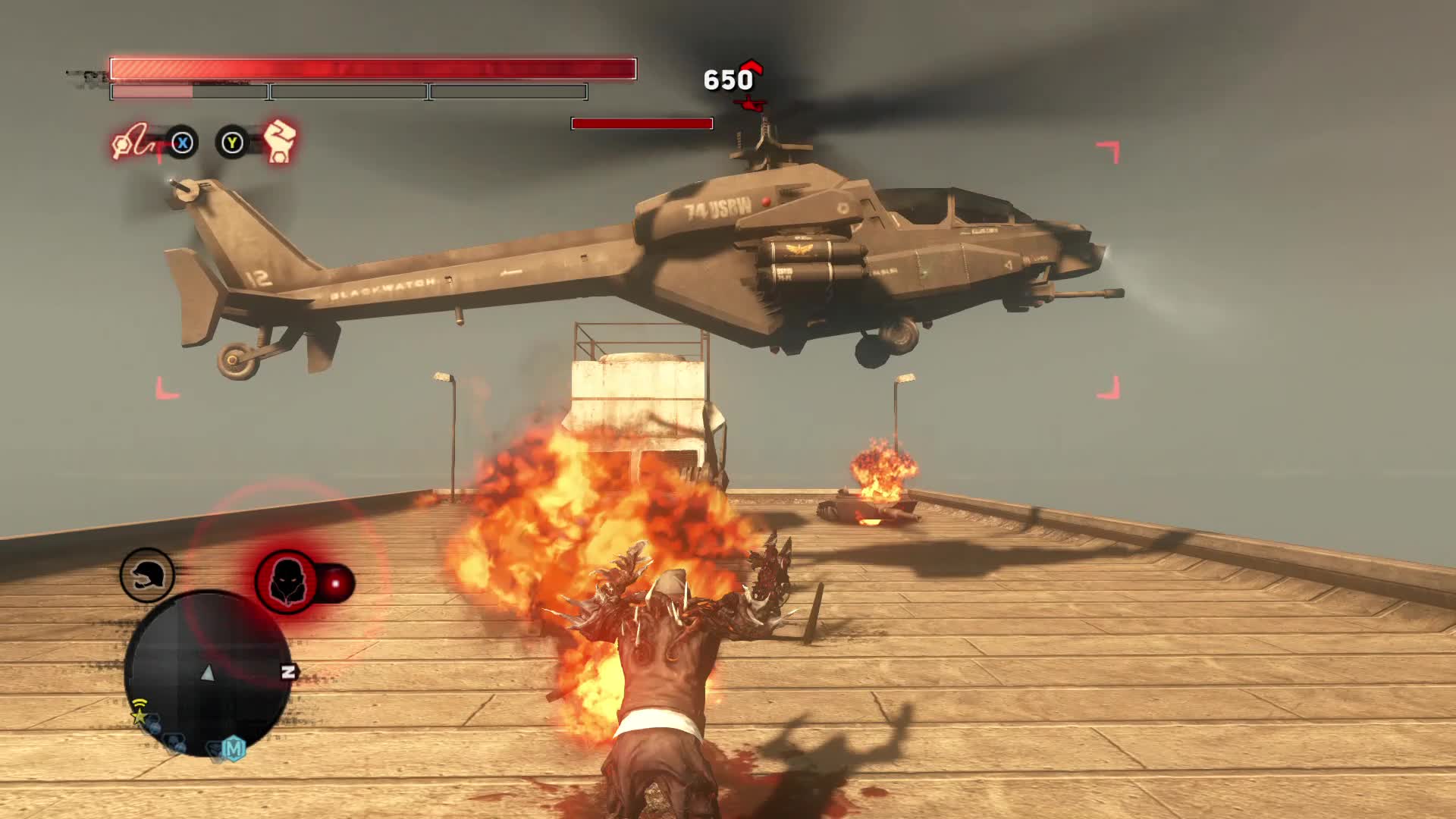Click the red hooded figure icon

tap(287, 582)
